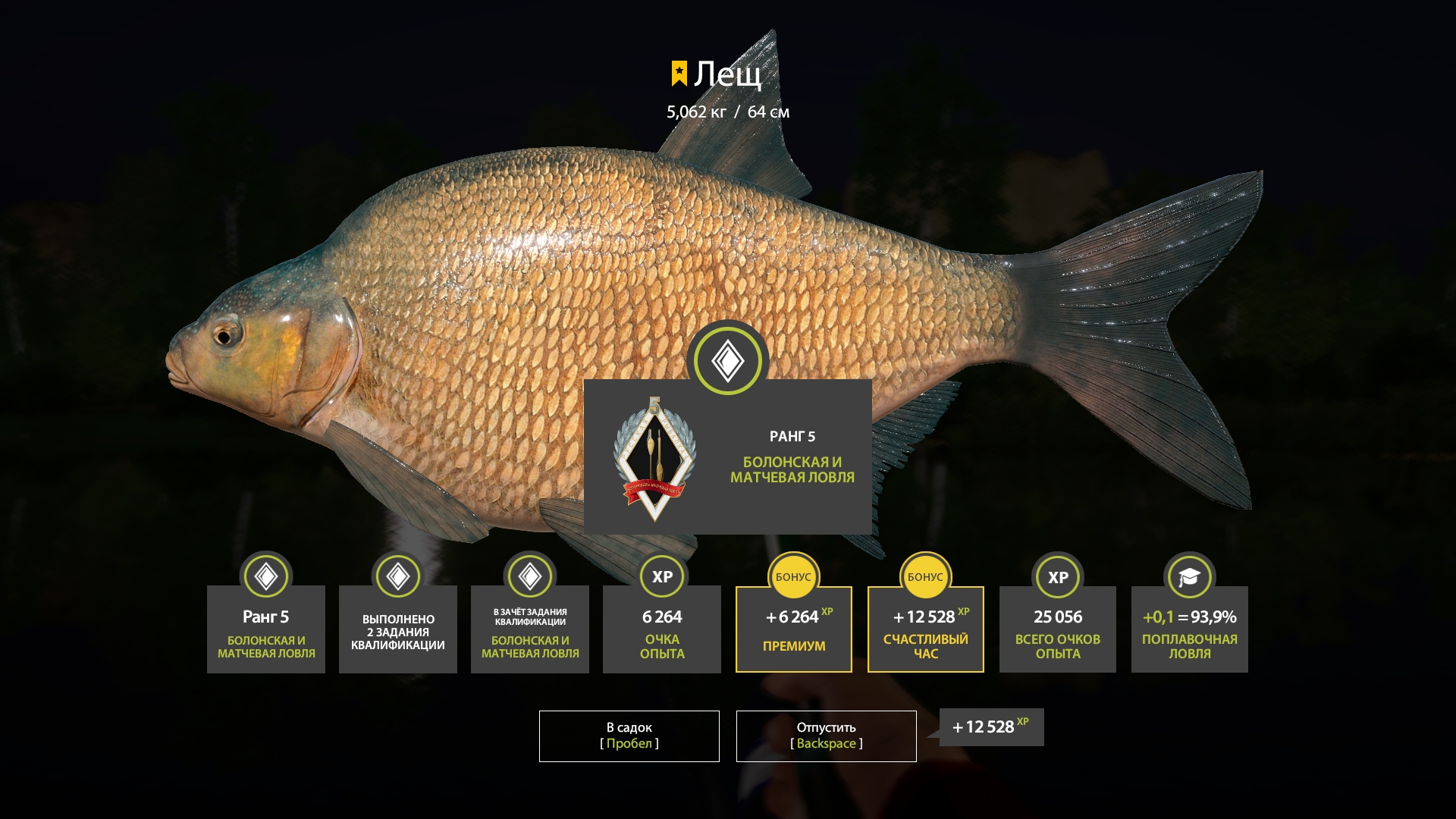Image resolution: width=1456 pixels, height=819 pixels.
Task: Click the XP badge above Всего очков опыта
Action: pos(1057,577)
